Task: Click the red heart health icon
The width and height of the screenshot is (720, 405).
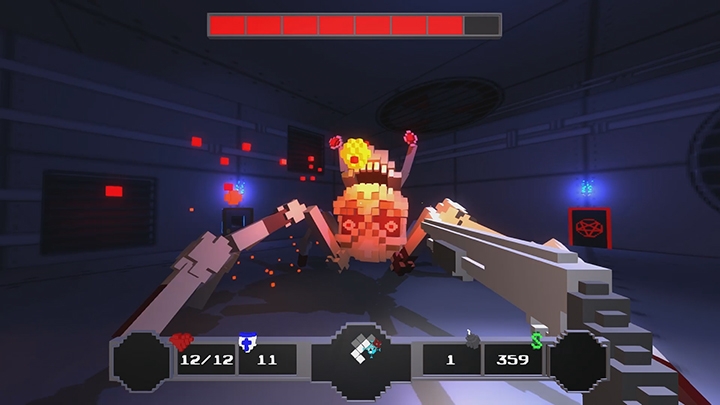Action: 182,341
